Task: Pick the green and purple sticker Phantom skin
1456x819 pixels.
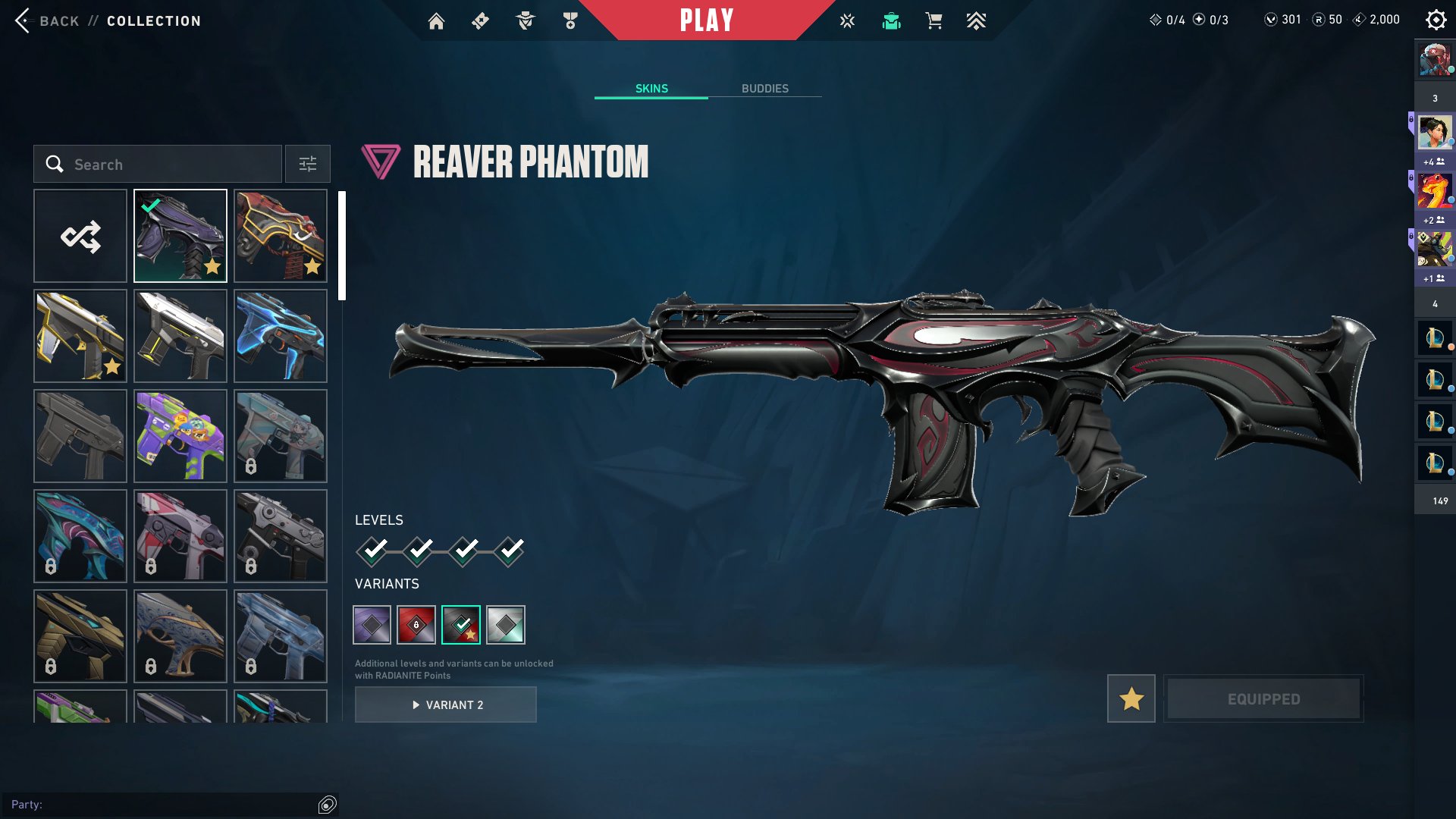Action: [180, 436]
